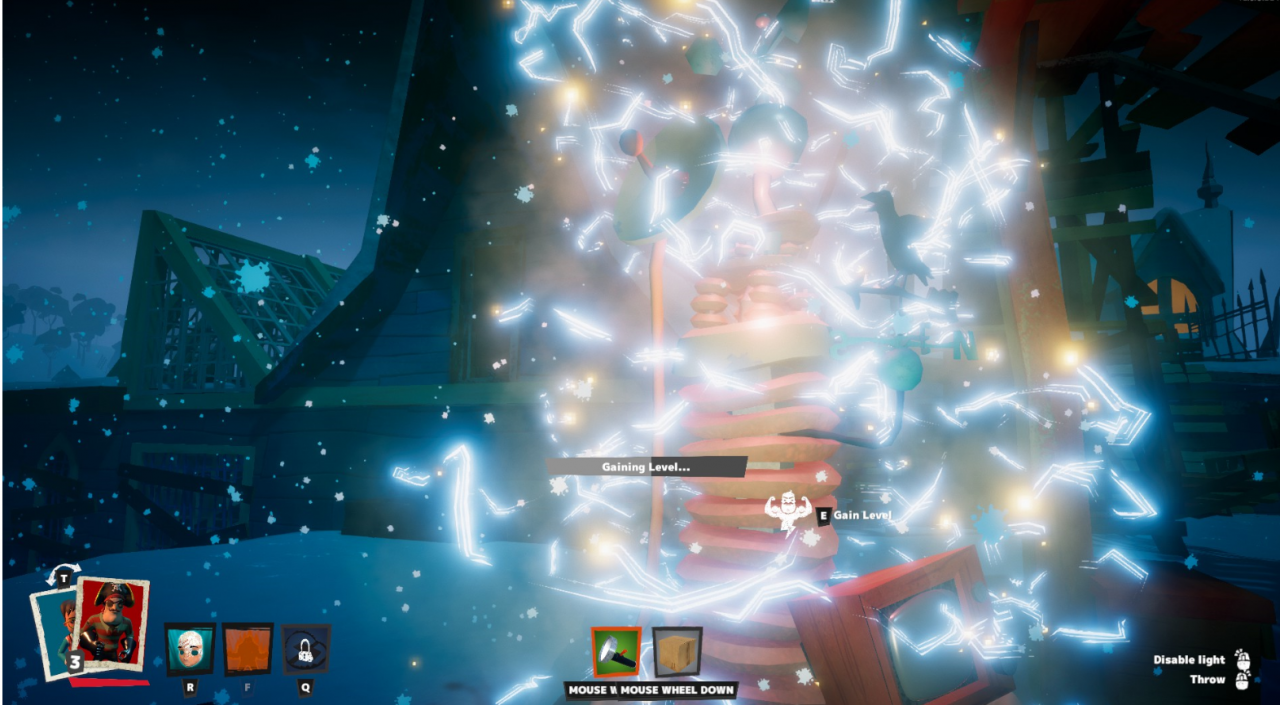The width and height of the screenshot is (1280, 705).
Task: Choose the cardboard box inventory slot
Action: coord(677,652)
